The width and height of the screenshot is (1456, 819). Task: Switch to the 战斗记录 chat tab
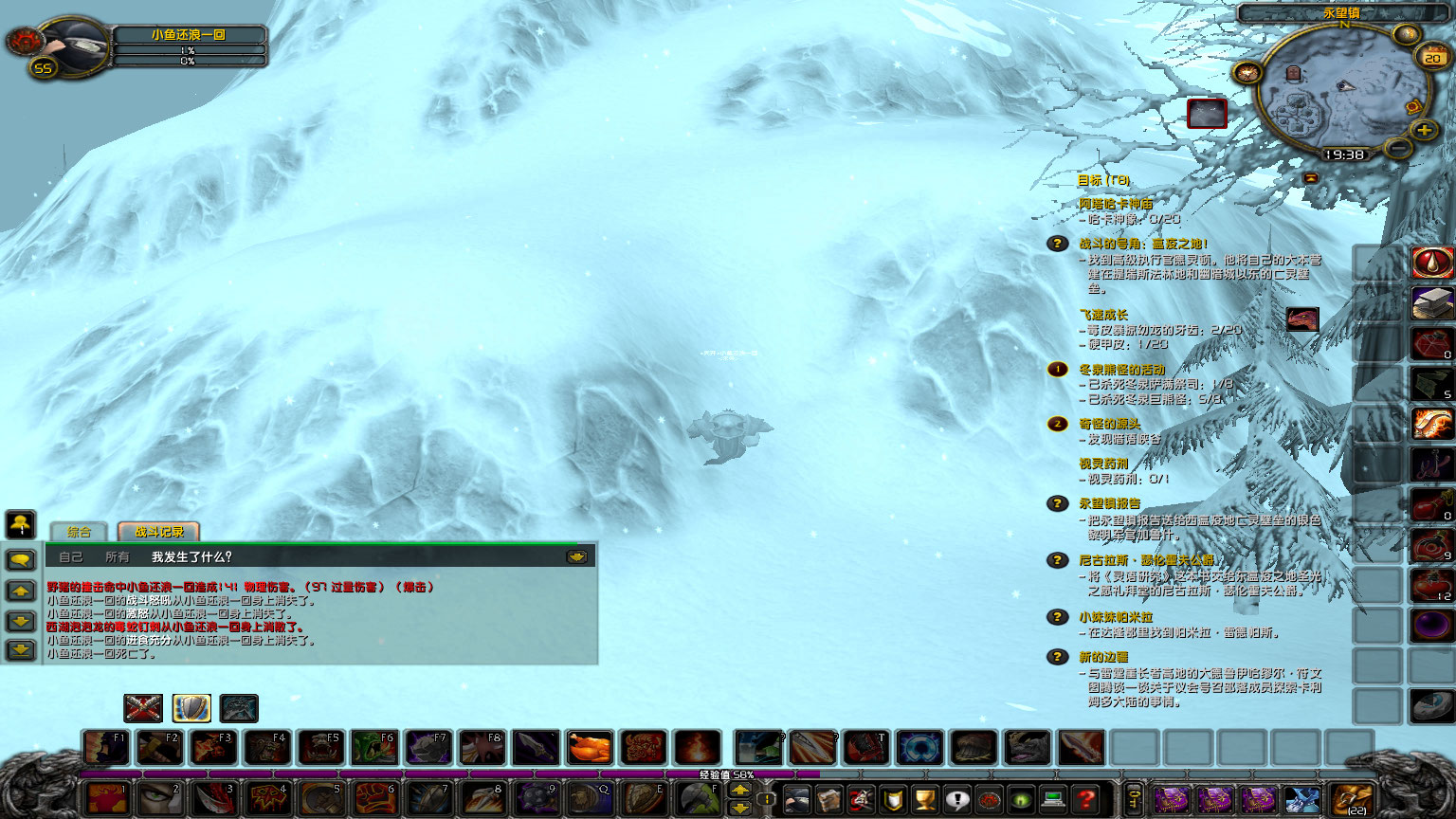[159, 532]
